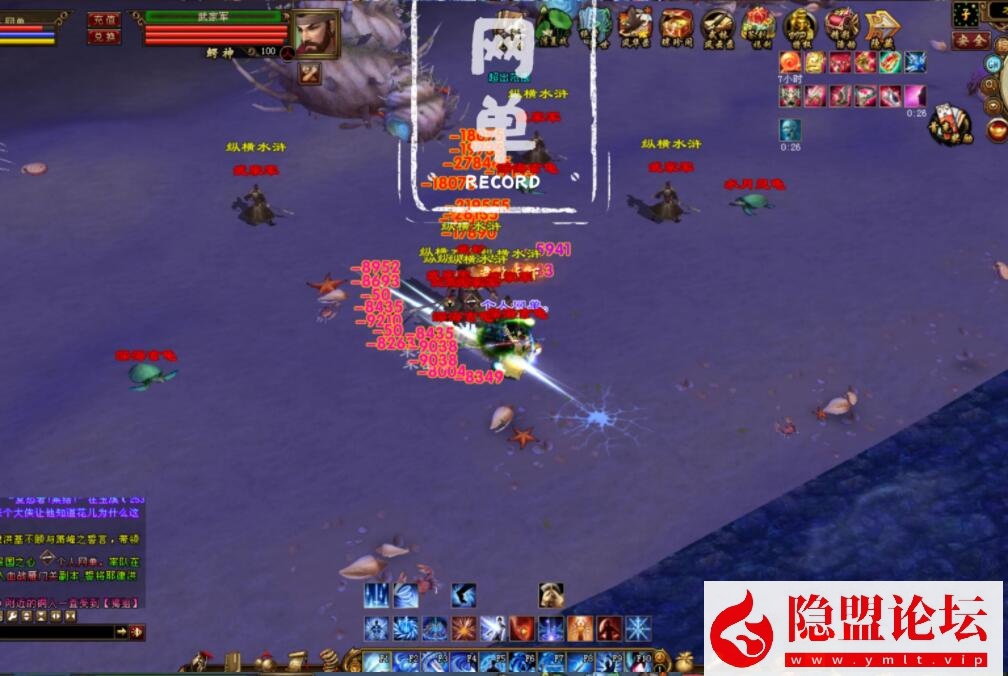Screen dimensions: 1008x676
Task: Click the crossed-swords icon below target portrait
Action: (x=310, y=73)
